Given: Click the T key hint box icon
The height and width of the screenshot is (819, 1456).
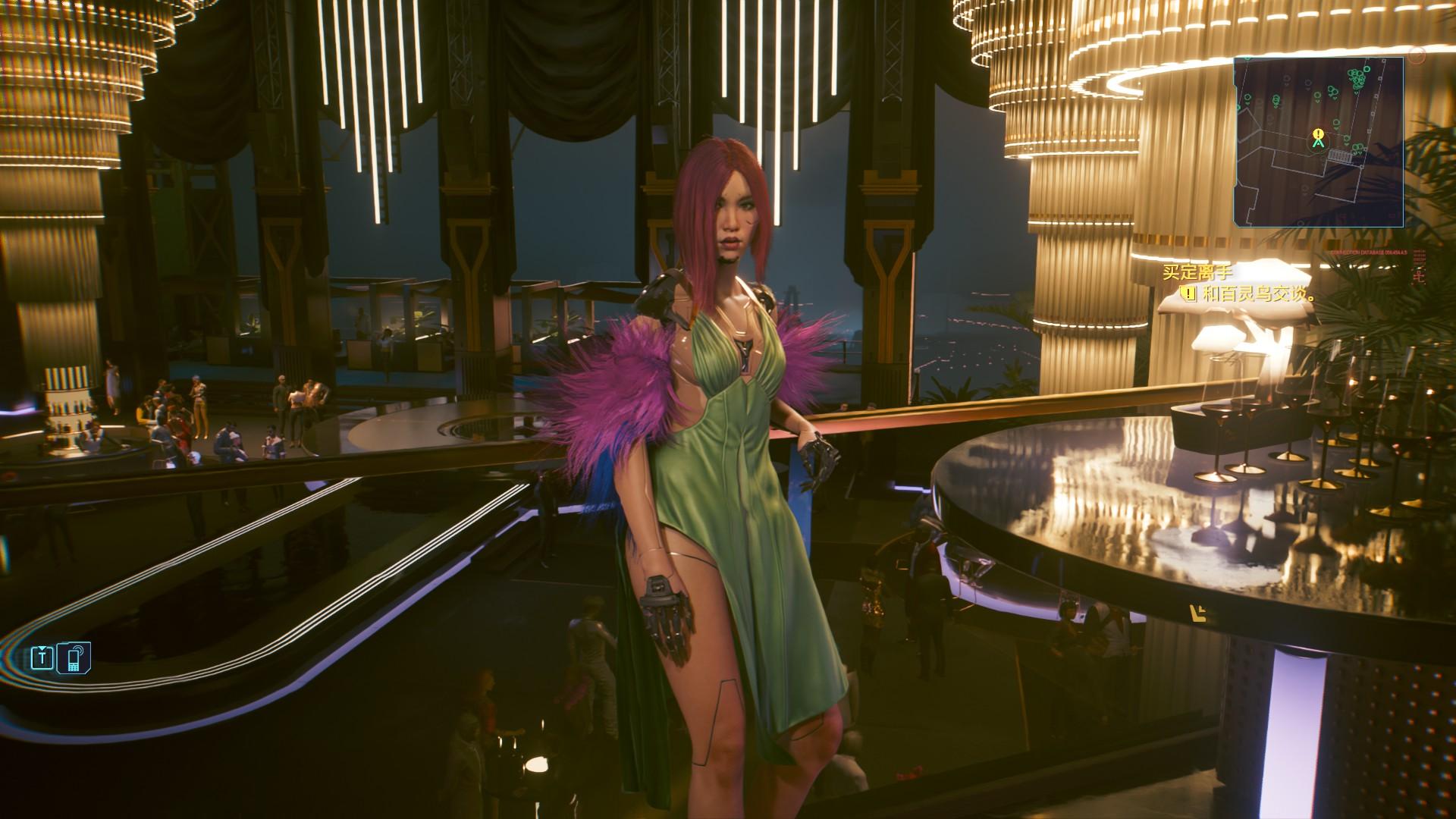Looking at the screenshot, I should (42, 657).
